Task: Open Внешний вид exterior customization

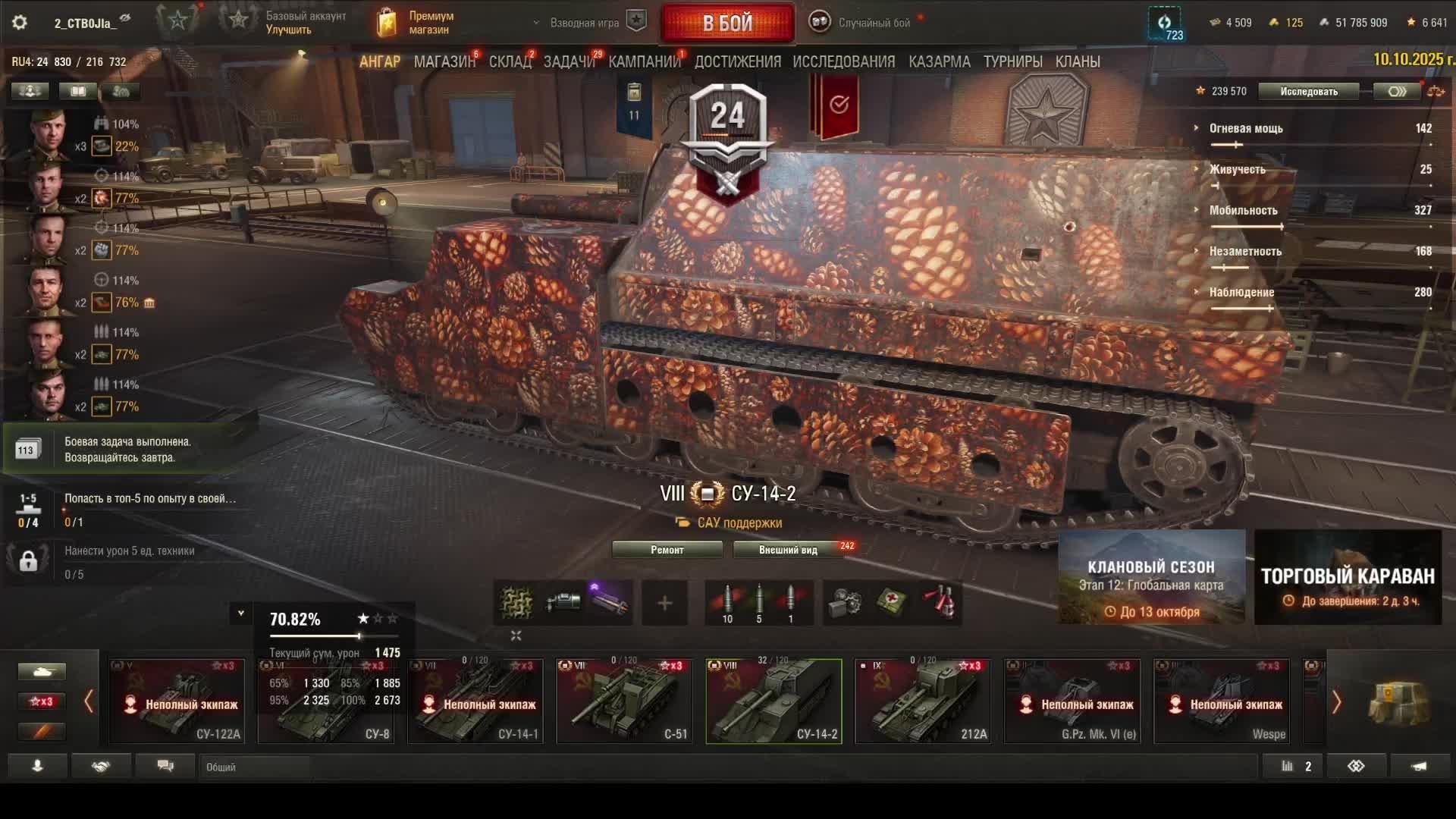Action: pyautogui.click(x=788, y=550)
